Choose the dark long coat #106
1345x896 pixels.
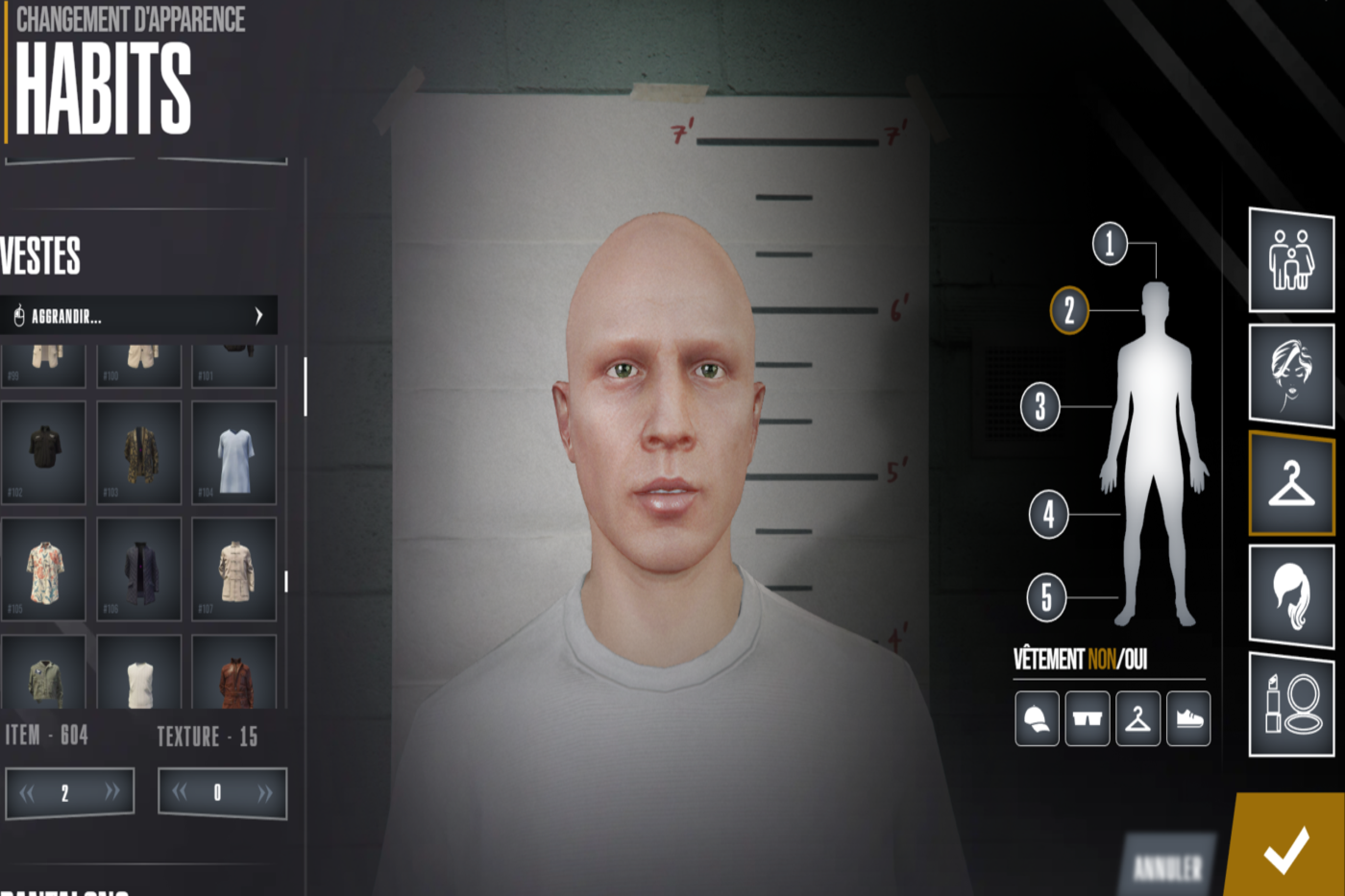(x=139, y=569)
